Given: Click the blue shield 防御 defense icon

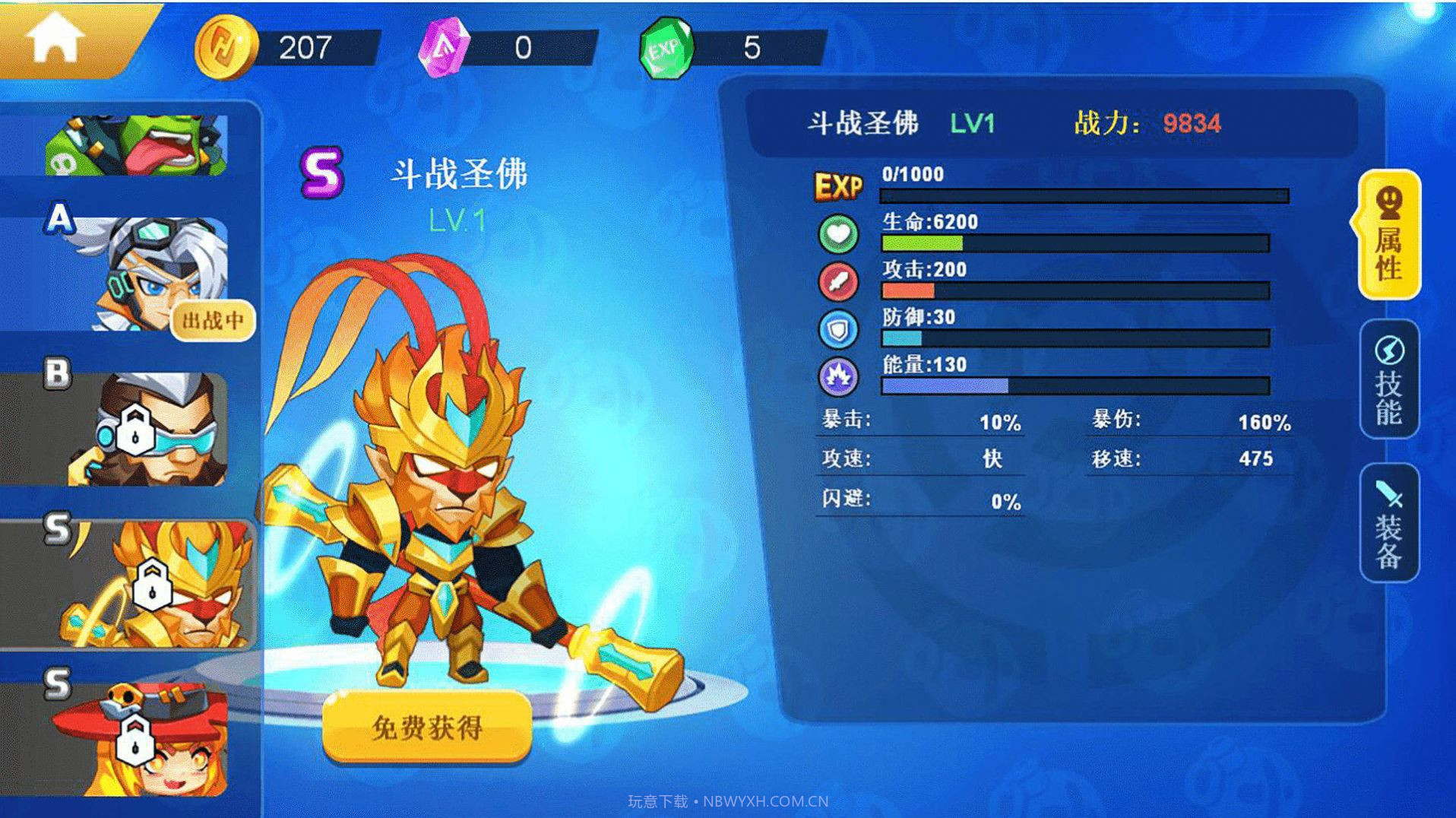Looking at the screenshot, I should pos(839,328).
